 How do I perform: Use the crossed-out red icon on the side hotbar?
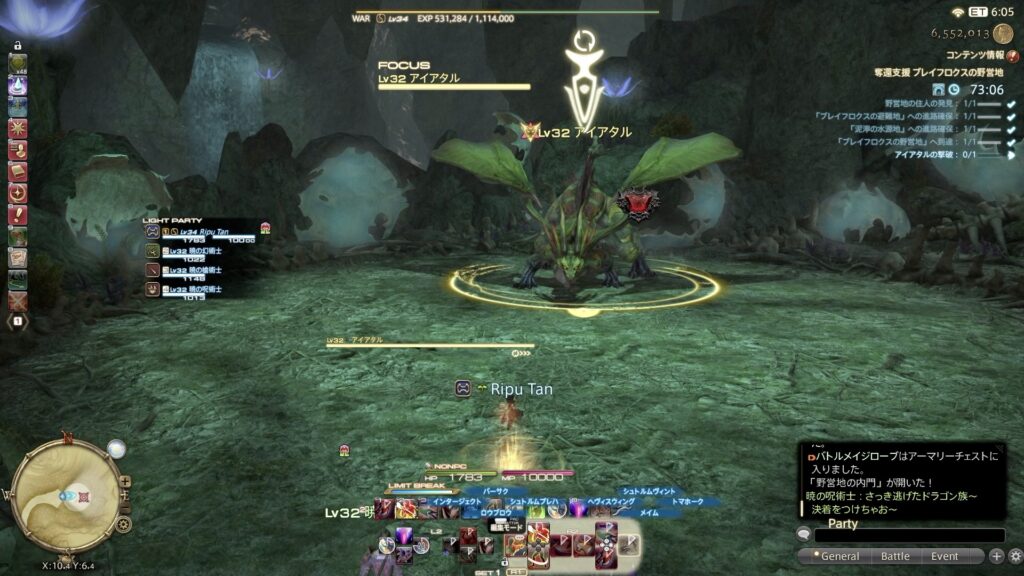tap(18, 300)
